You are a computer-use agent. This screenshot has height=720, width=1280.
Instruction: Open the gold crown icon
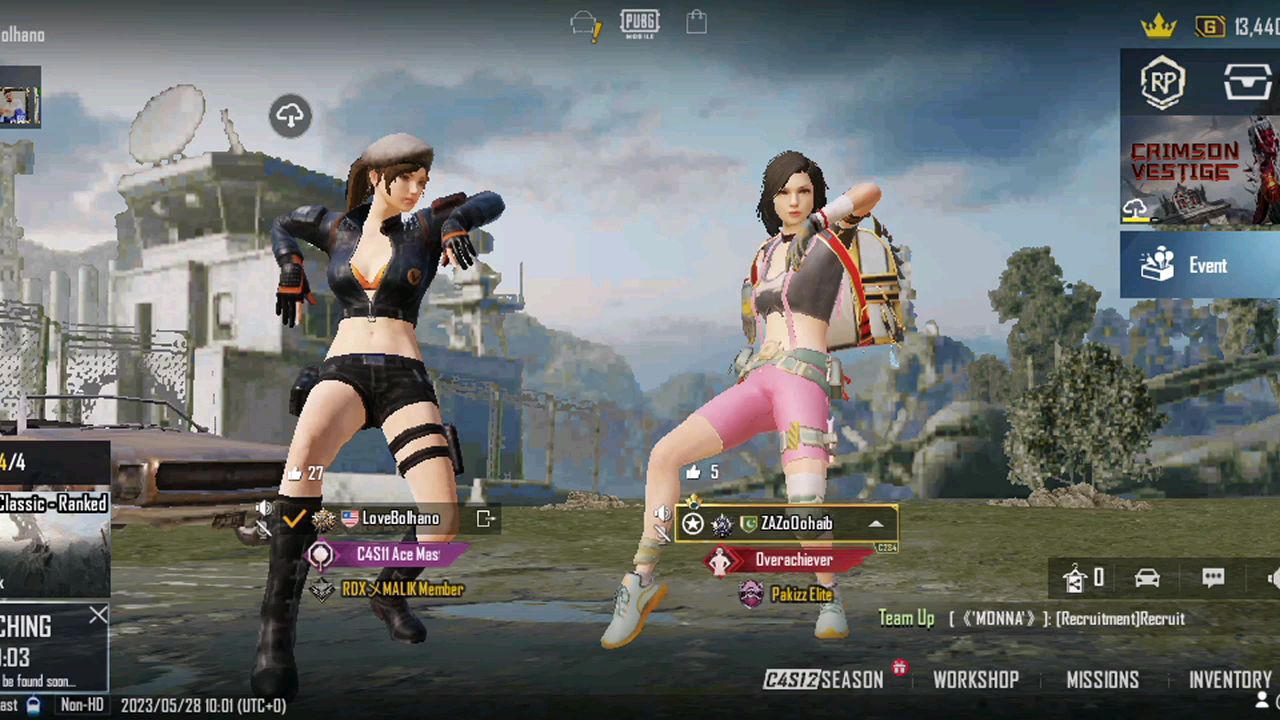pyautogui.click(x=1158, y=27)
